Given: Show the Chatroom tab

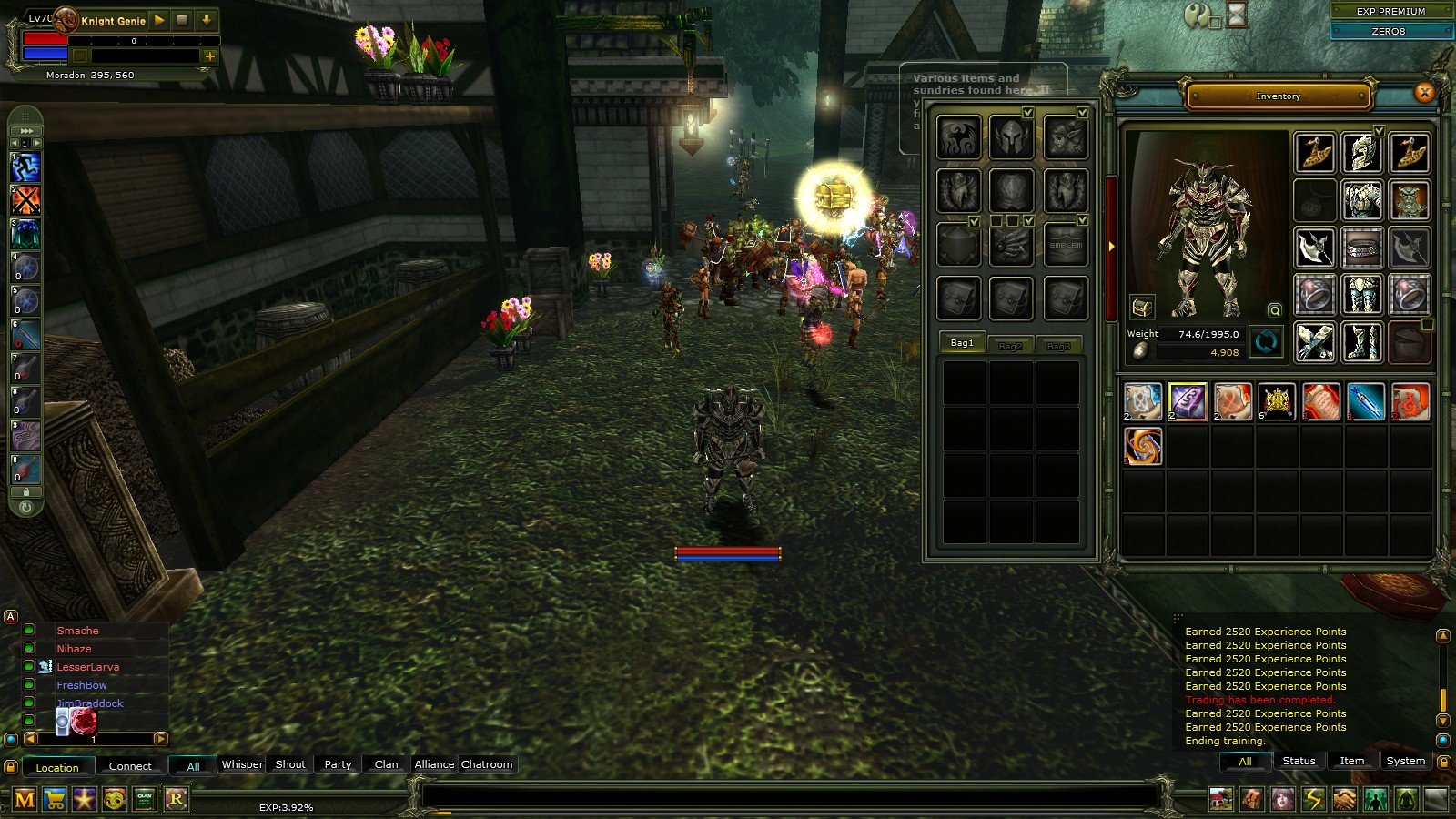Looking at the screenshot, I should (487, 764).
